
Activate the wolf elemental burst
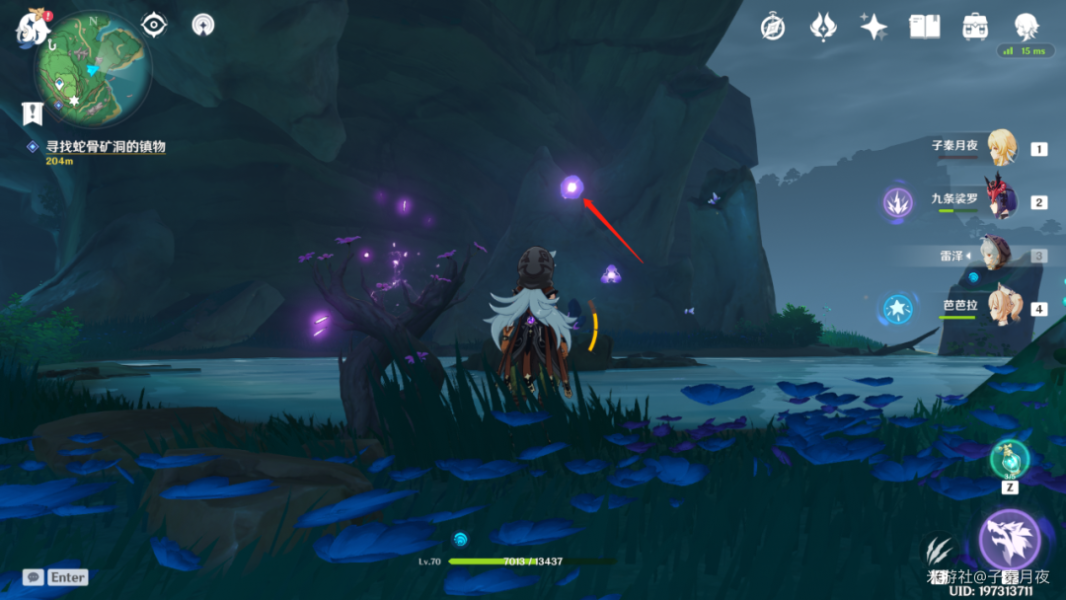pyautogui.click(x=1009, y=539)
